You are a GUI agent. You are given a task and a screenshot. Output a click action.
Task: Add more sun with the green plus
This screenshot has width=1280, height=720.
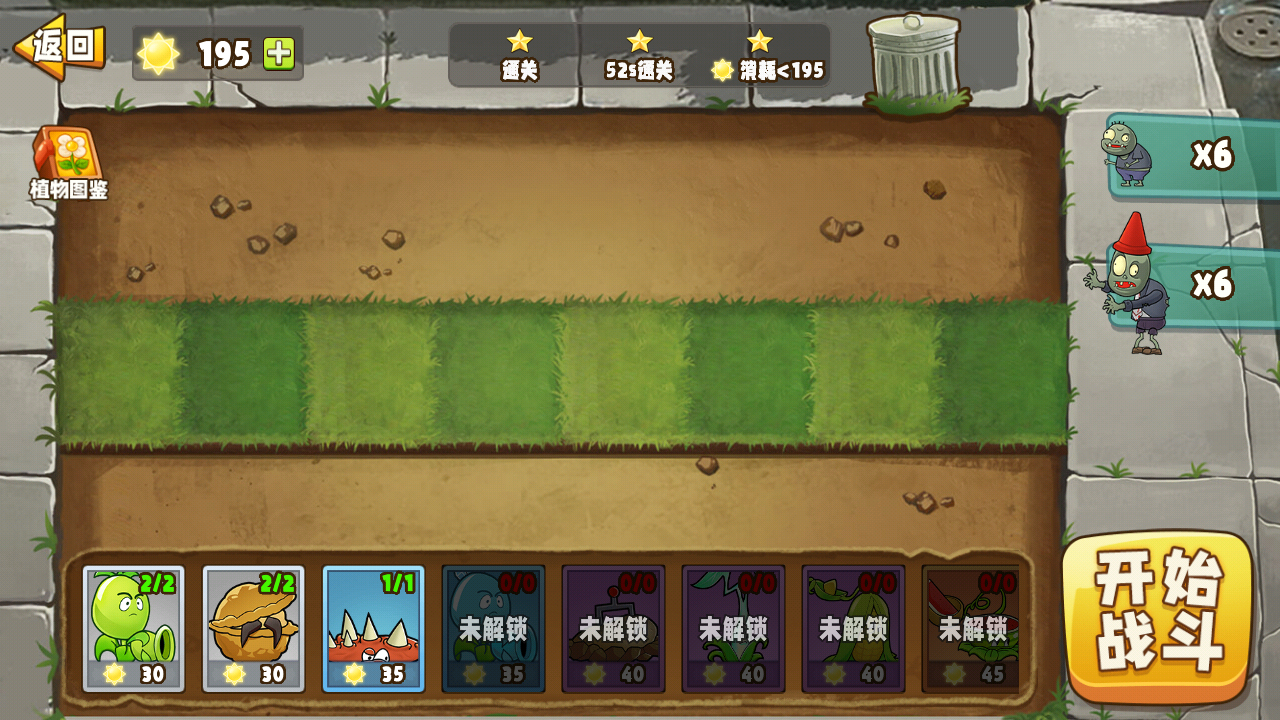[x=279, y=53]
